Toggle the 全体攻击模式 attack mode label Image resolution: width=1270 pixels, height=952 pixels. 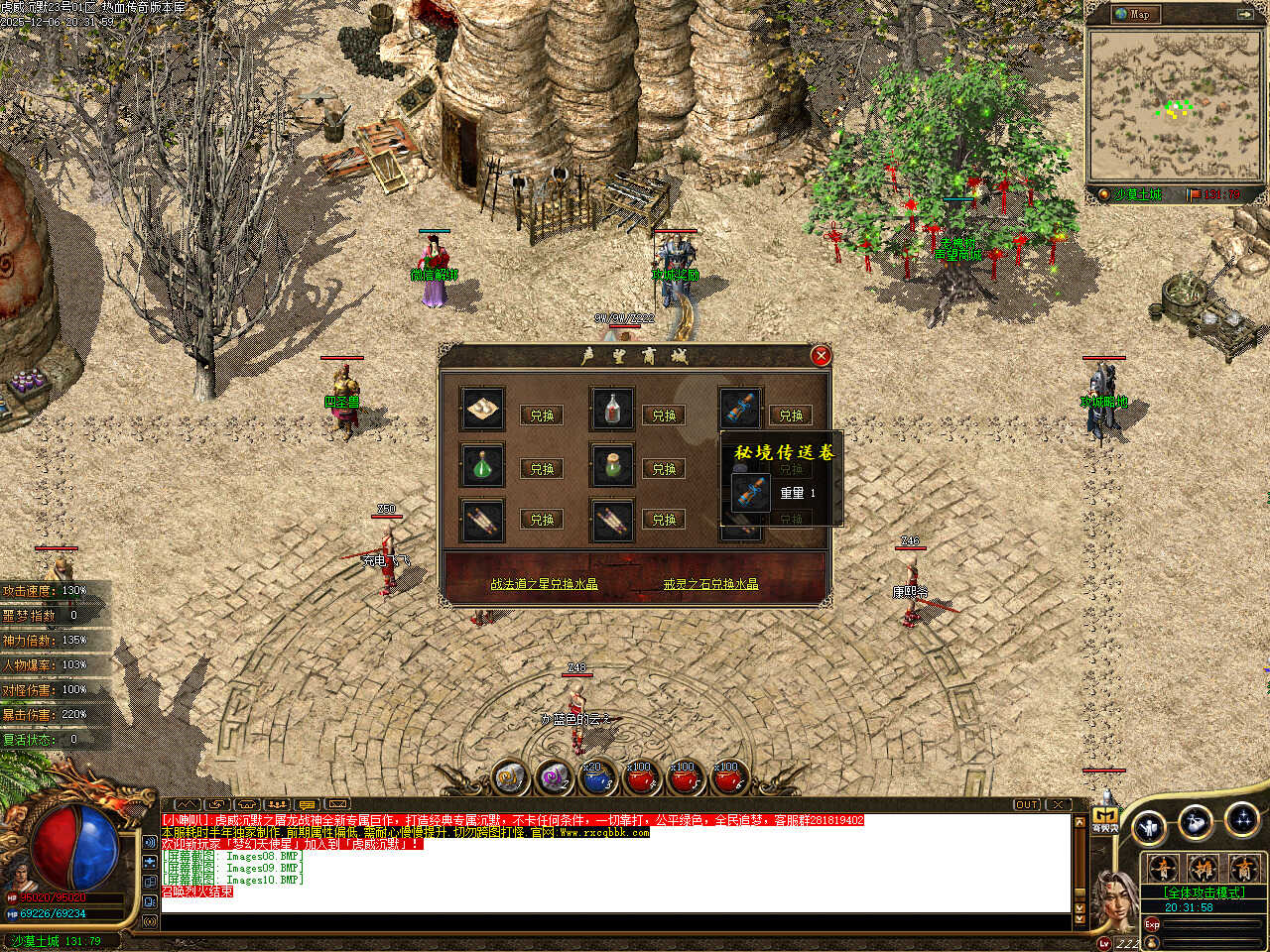point(1204,892)
